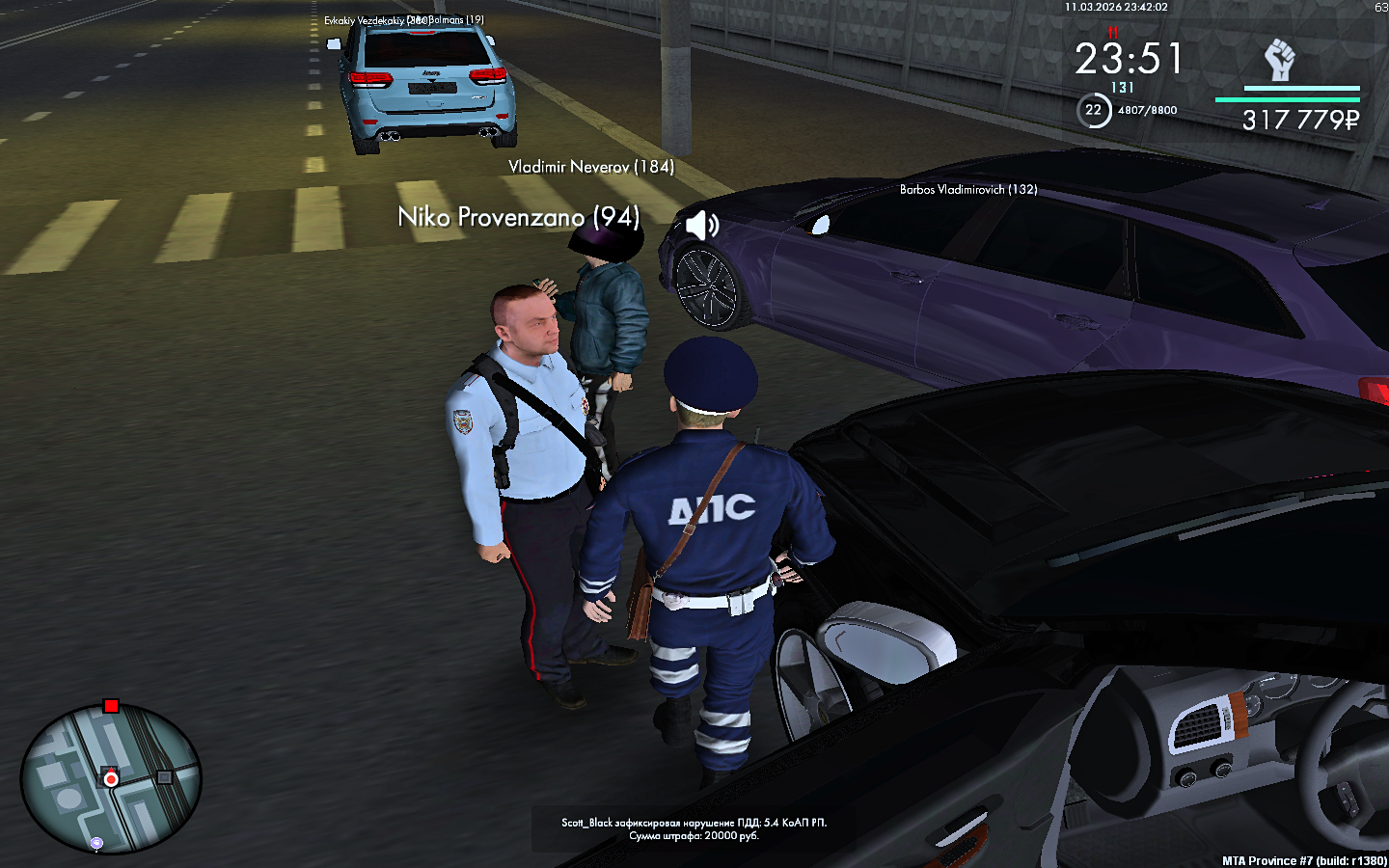This screenshot has width=1389, height=868.
Task: Select the purple marker at the minimap's bottom
Action: 96,844
